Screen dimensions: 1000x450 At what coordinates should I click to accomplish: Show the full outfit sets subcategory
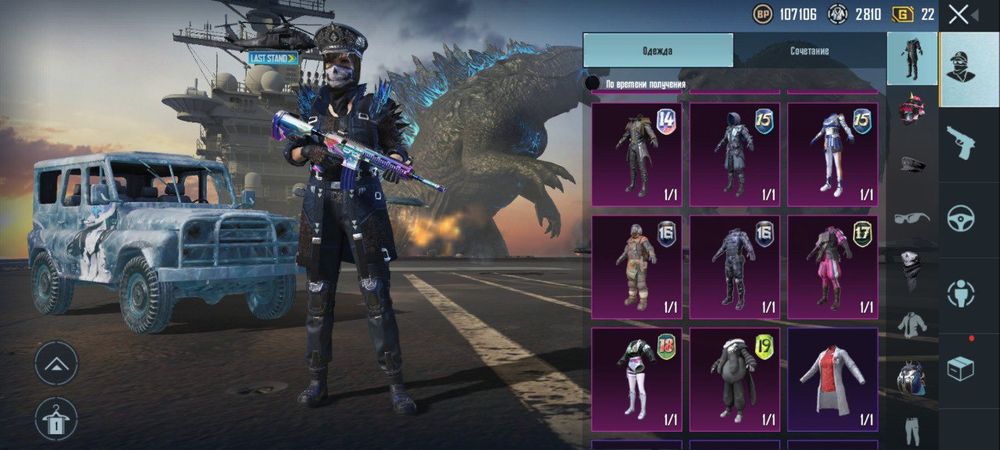[x=911, y=56]
